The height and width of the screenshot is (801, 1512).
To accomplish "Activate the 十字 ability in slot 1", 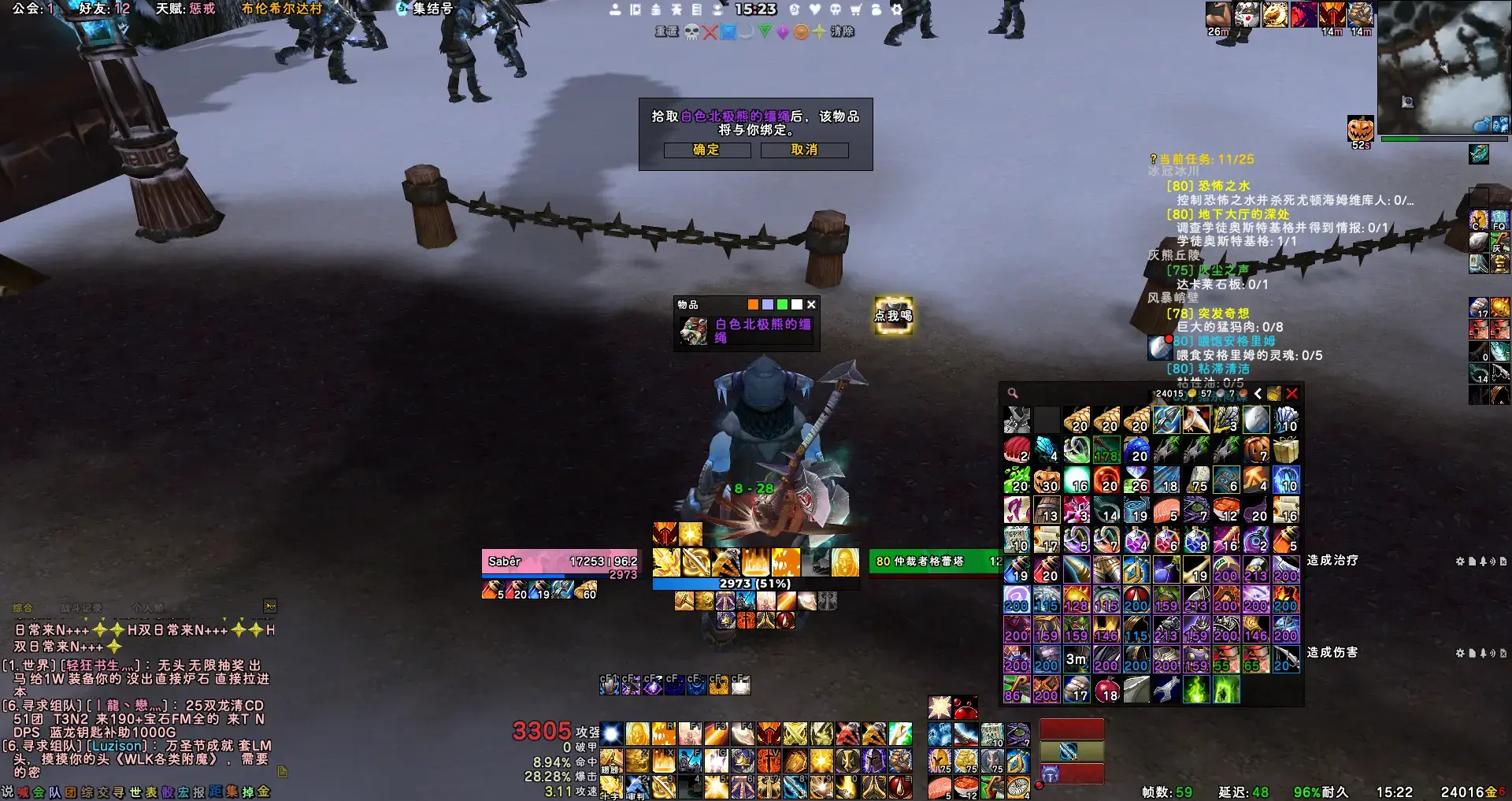I will click(611, 787).
